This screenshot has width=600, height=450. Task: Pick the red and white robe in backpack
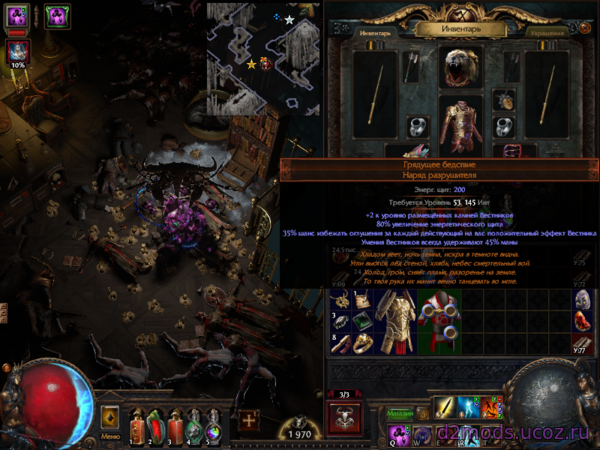440,320
